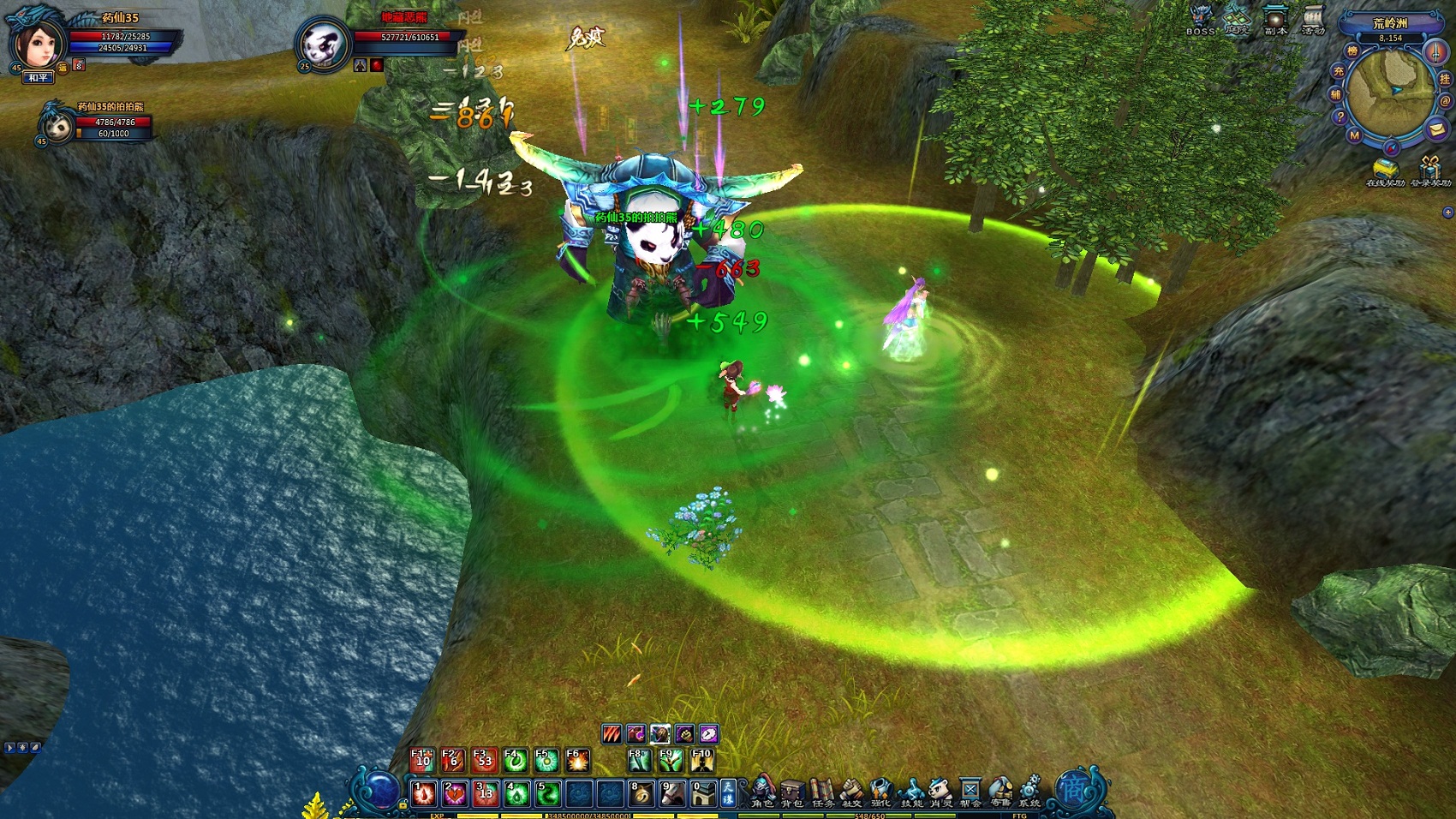This screenshot has width=1456, height=819.
Task: Claim the 在线奖励 online reward chest
Action: pos(1384,170)
